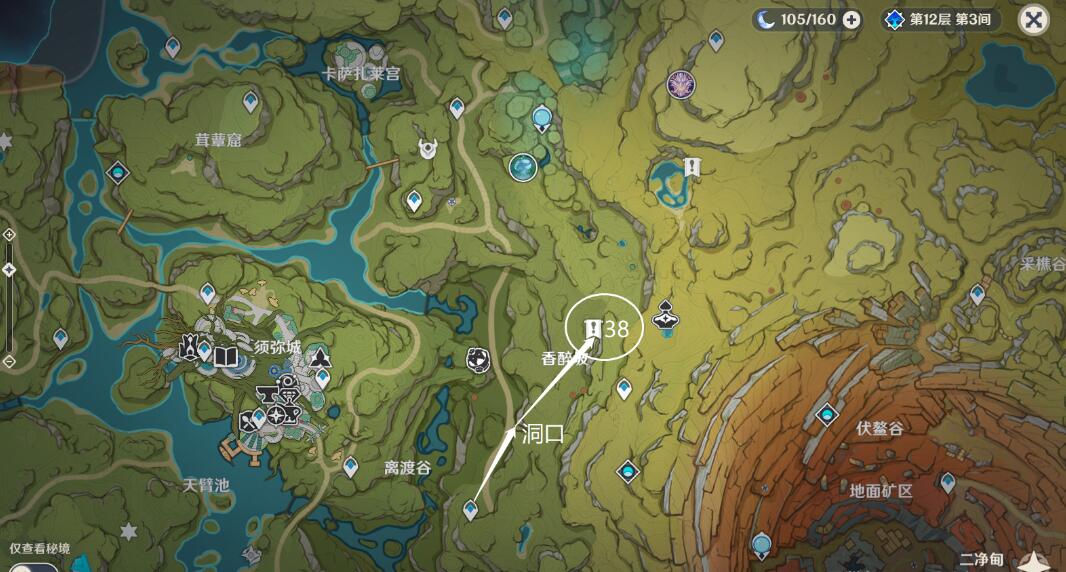This screenshot has width=1066, height=572.
Task: Open the Spiral Abyss floor 12 progress
Action: [x=941, y=20]
